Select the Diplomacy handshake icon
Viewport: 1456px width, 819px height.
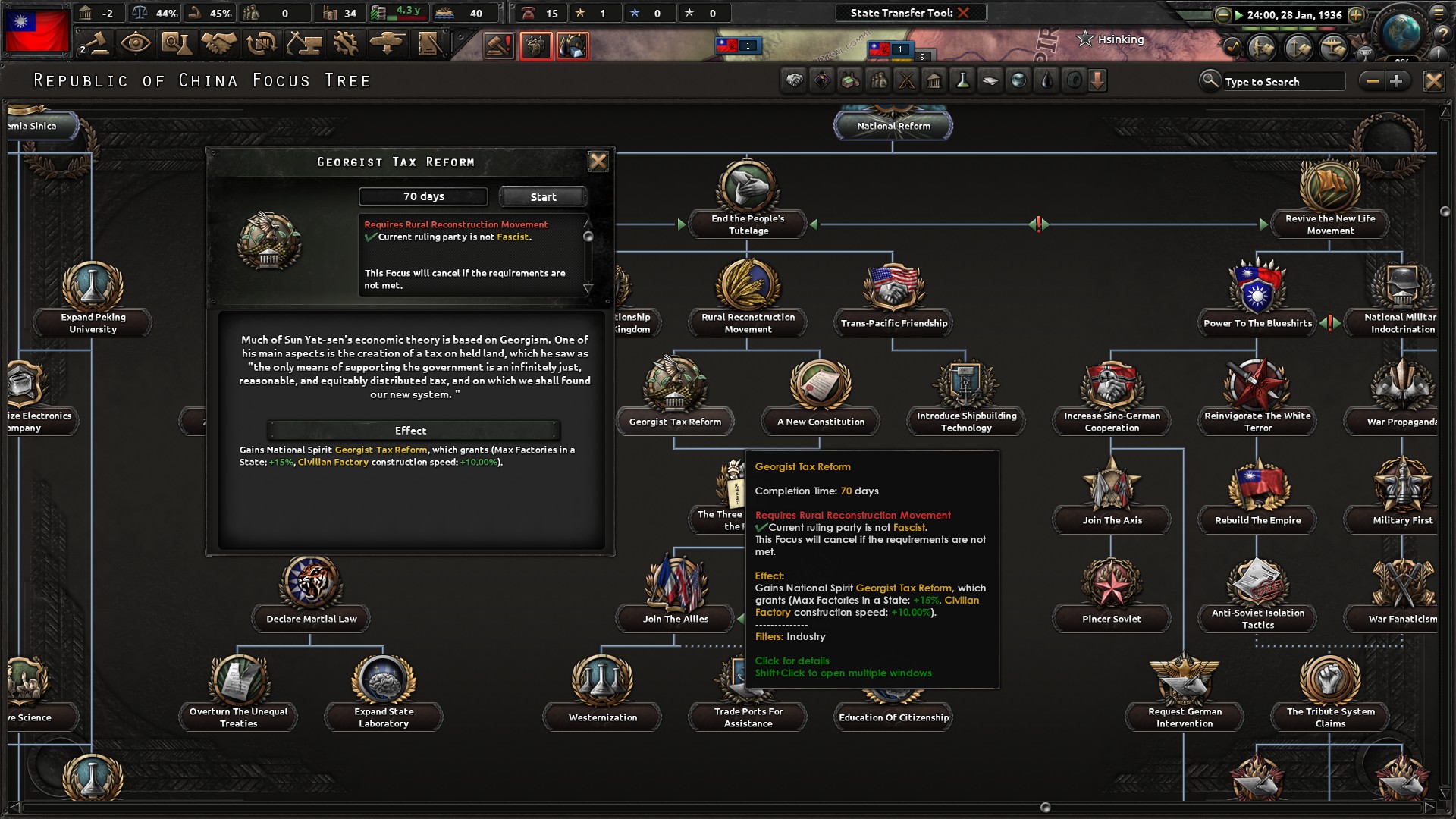tap(218, 43)
